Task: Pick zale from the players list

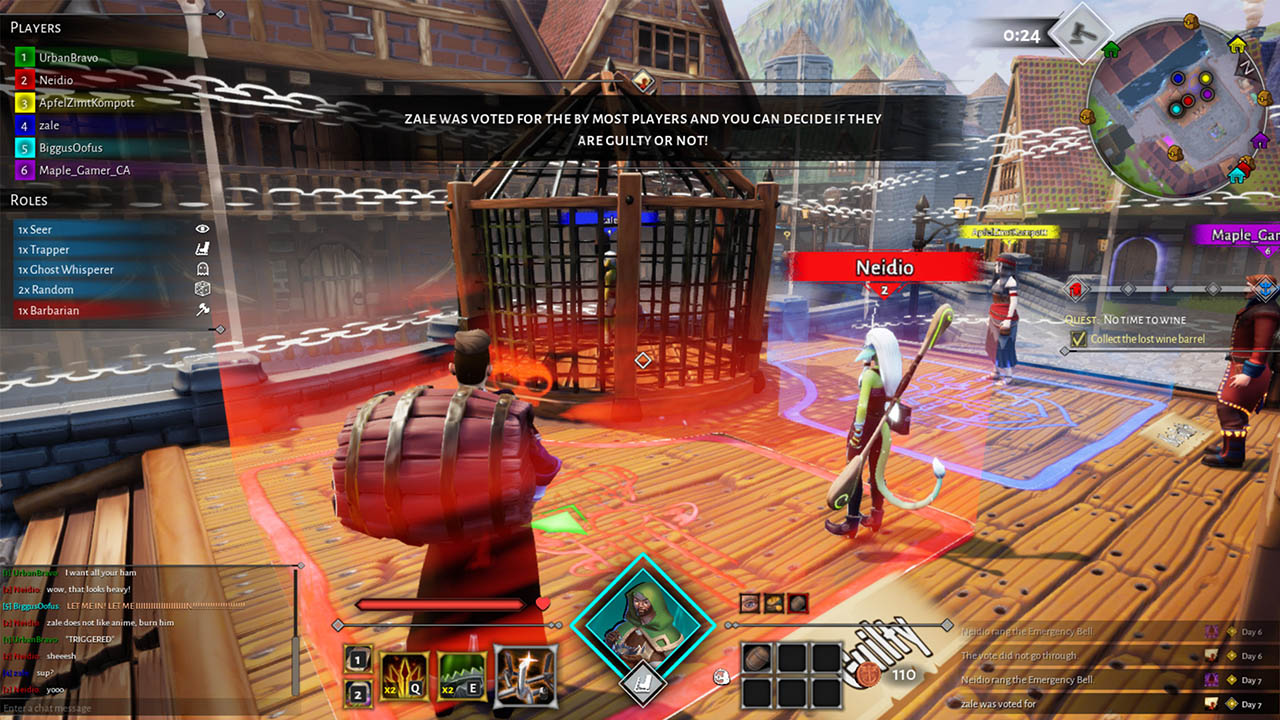Action: pyautogui.click(x=49, y=125)
